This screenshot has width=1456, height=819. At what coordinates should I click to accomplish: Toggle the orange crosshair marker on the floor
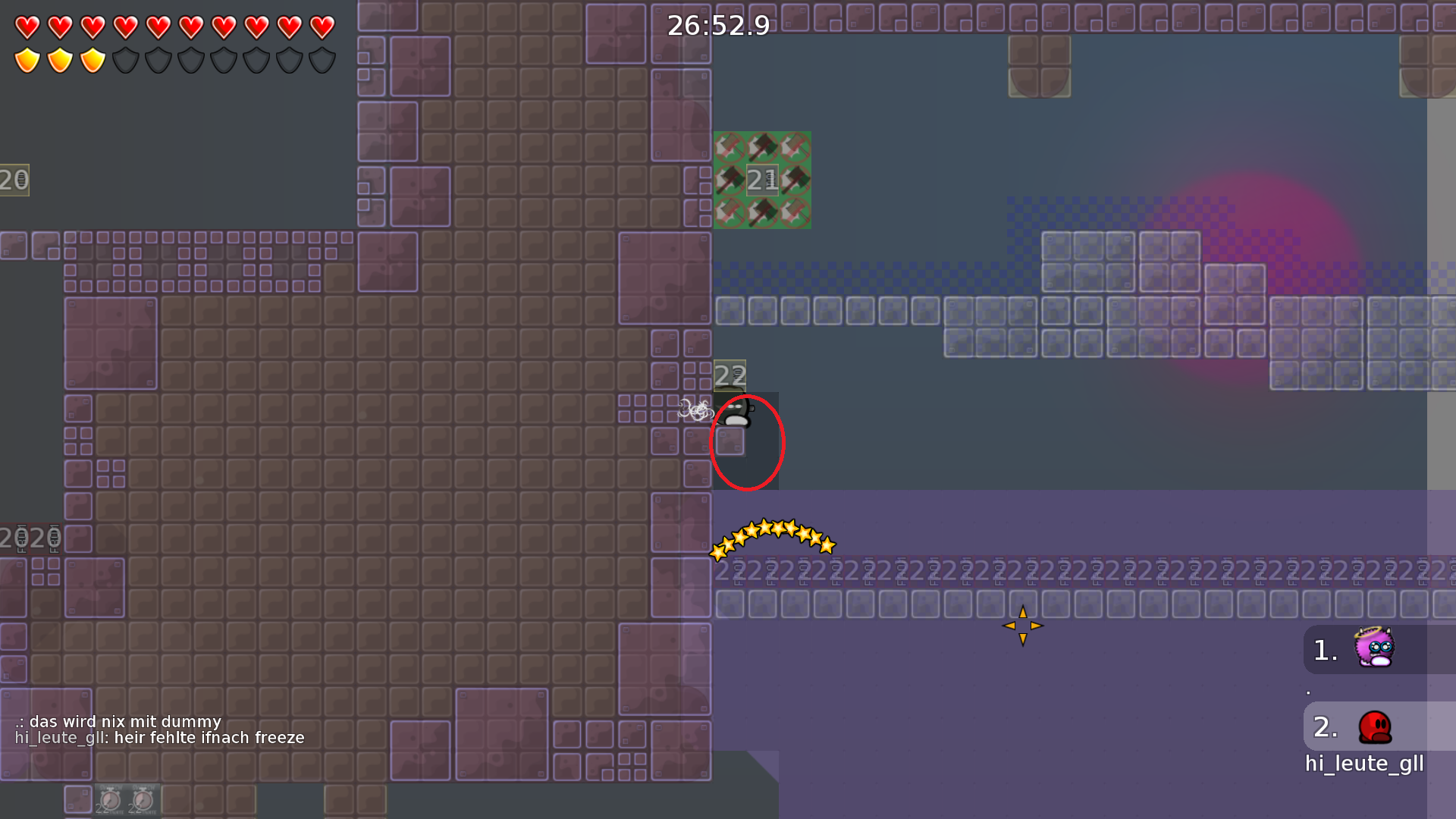(x=1023, y=625)
